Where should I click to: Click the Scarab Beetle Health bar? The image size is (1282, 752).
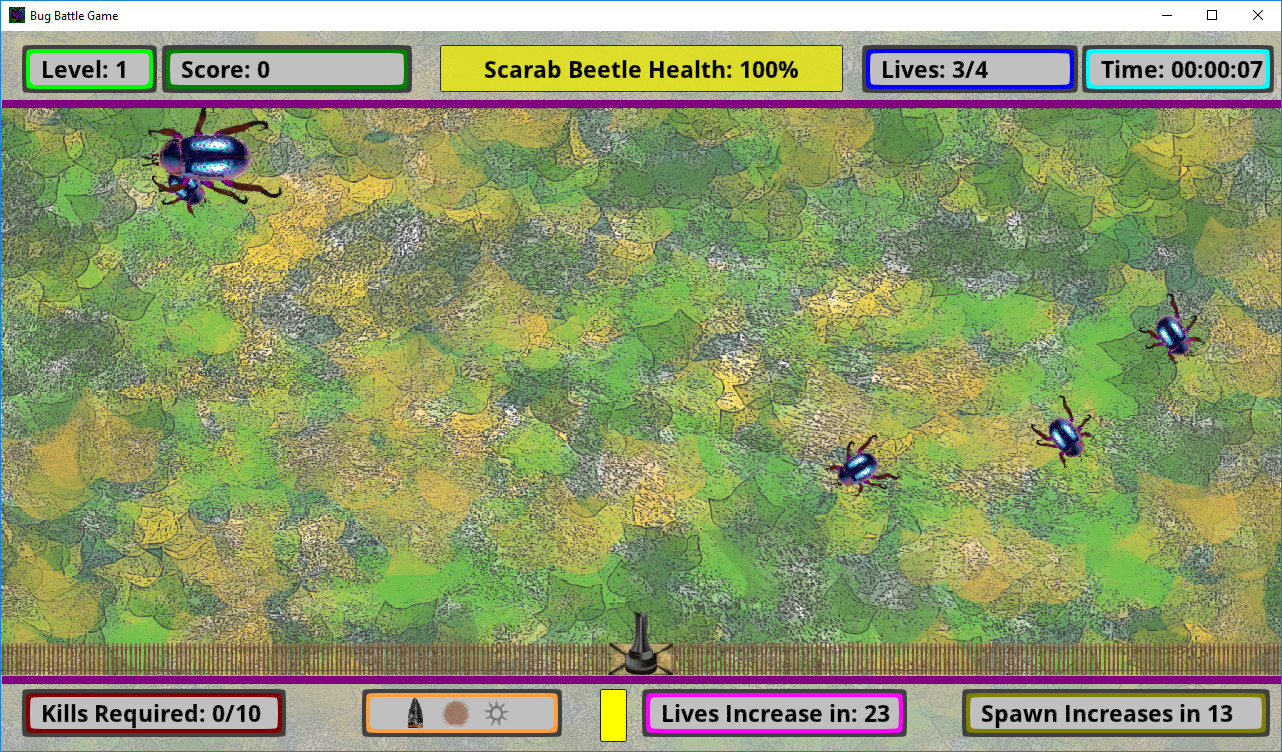pyautogui.click(x=641, y=69)
